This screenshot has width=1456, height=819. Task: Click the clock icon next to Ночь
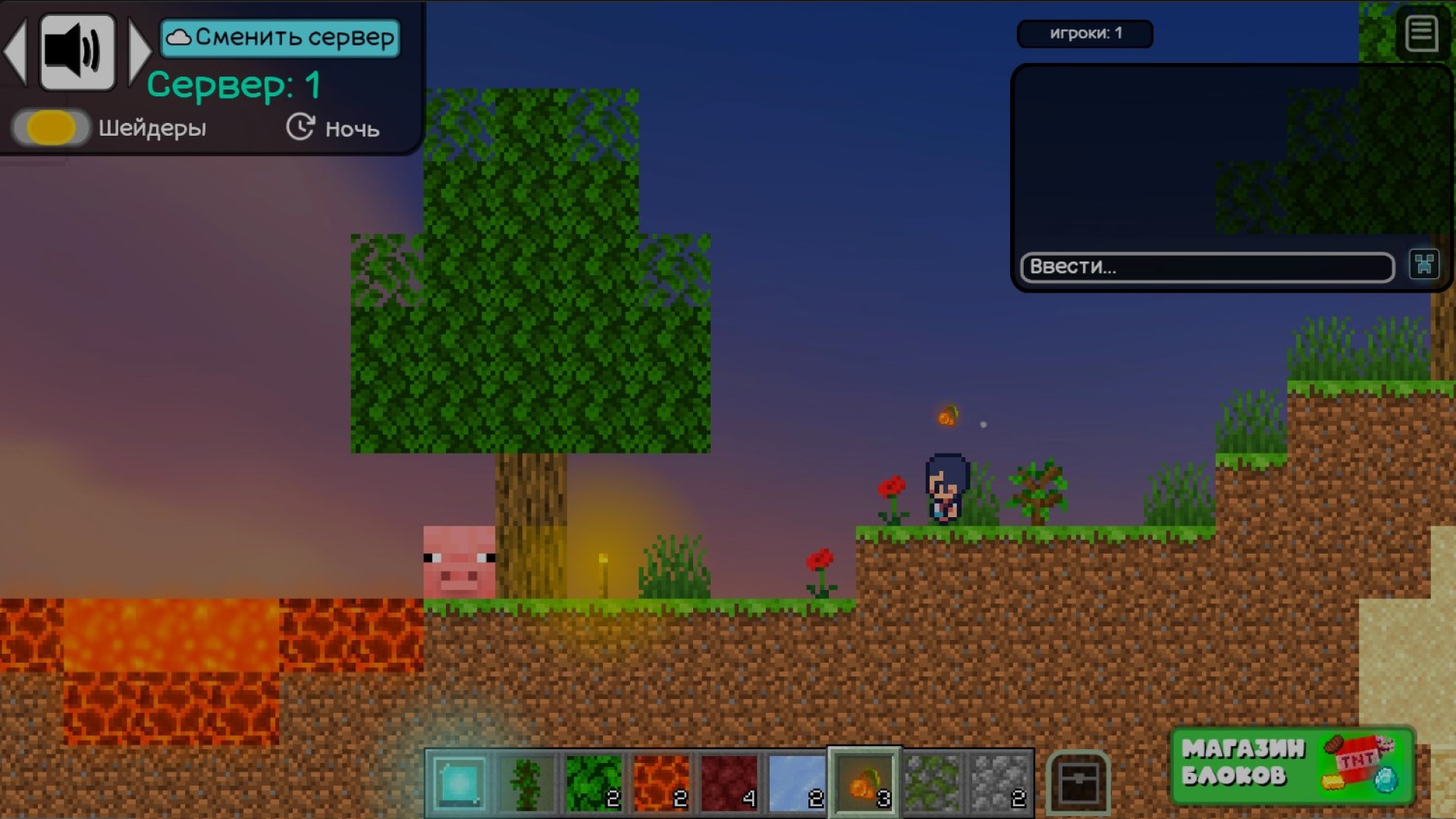click(x=300, y=127)
